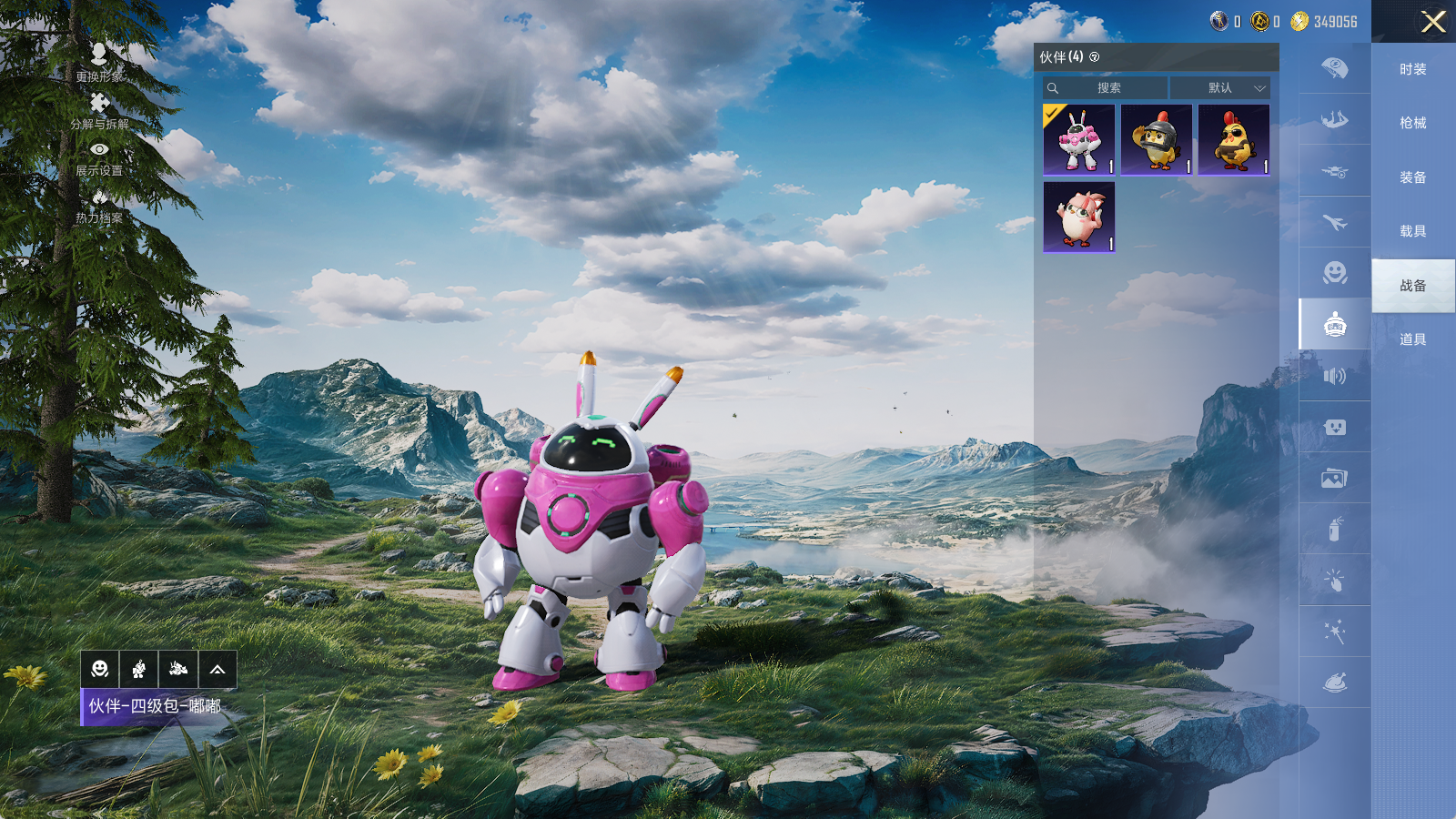Image resolution: width=1456 pixels, height=819 pixels.
Task: Open the spray can subcategory icon
Action: [1334, 529]
